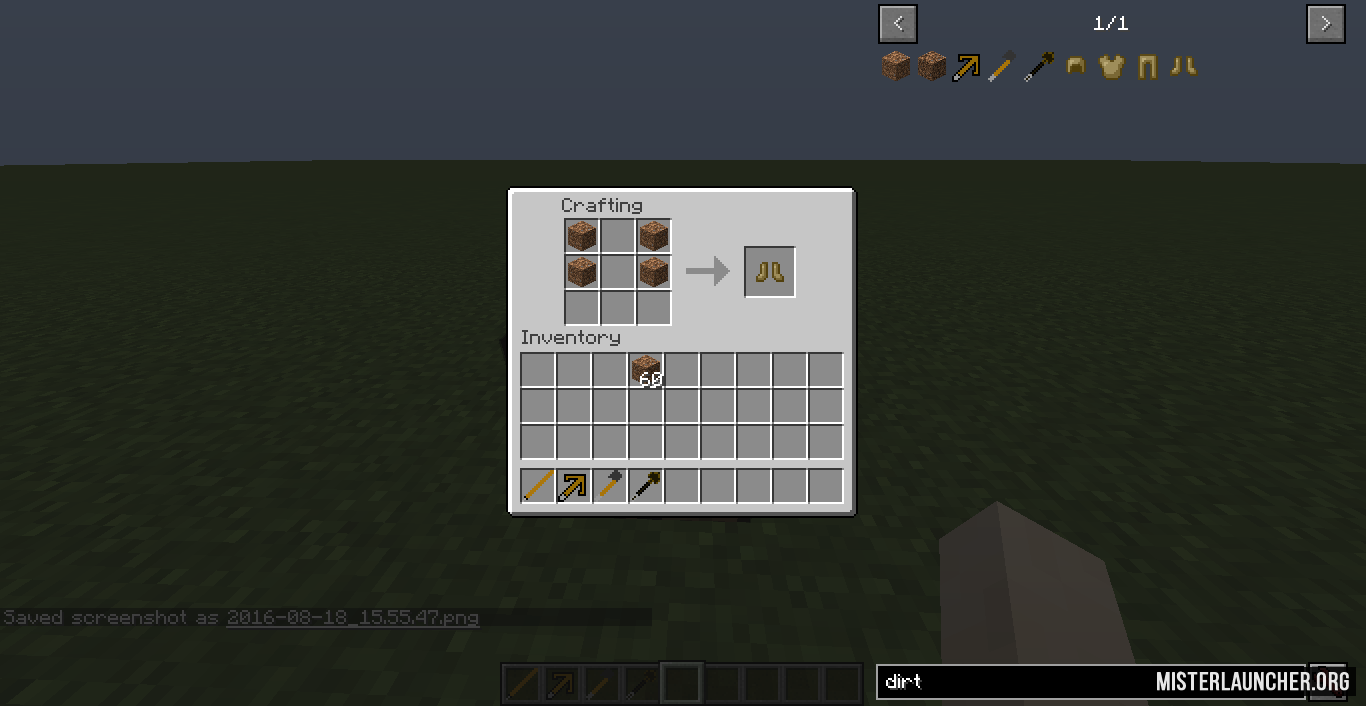1366x706 pixels.
Task: Select the pickaxe in the inventory hotbar row
Action: 574,487
